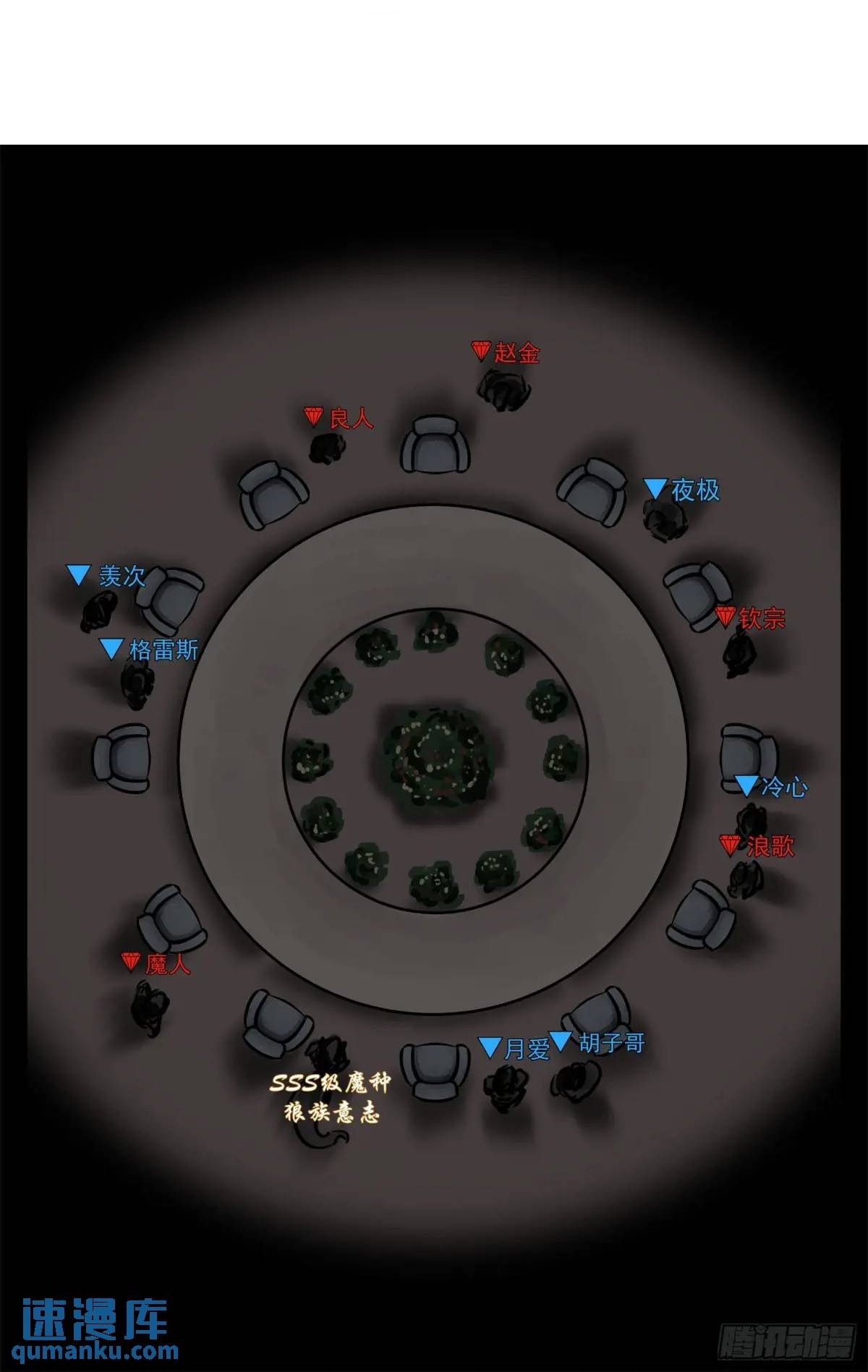Image resolution: width=868 pixels, height=1372 pixels.
Task: Select the red-marked player 浪歌
Action: (x=745, y=879)
